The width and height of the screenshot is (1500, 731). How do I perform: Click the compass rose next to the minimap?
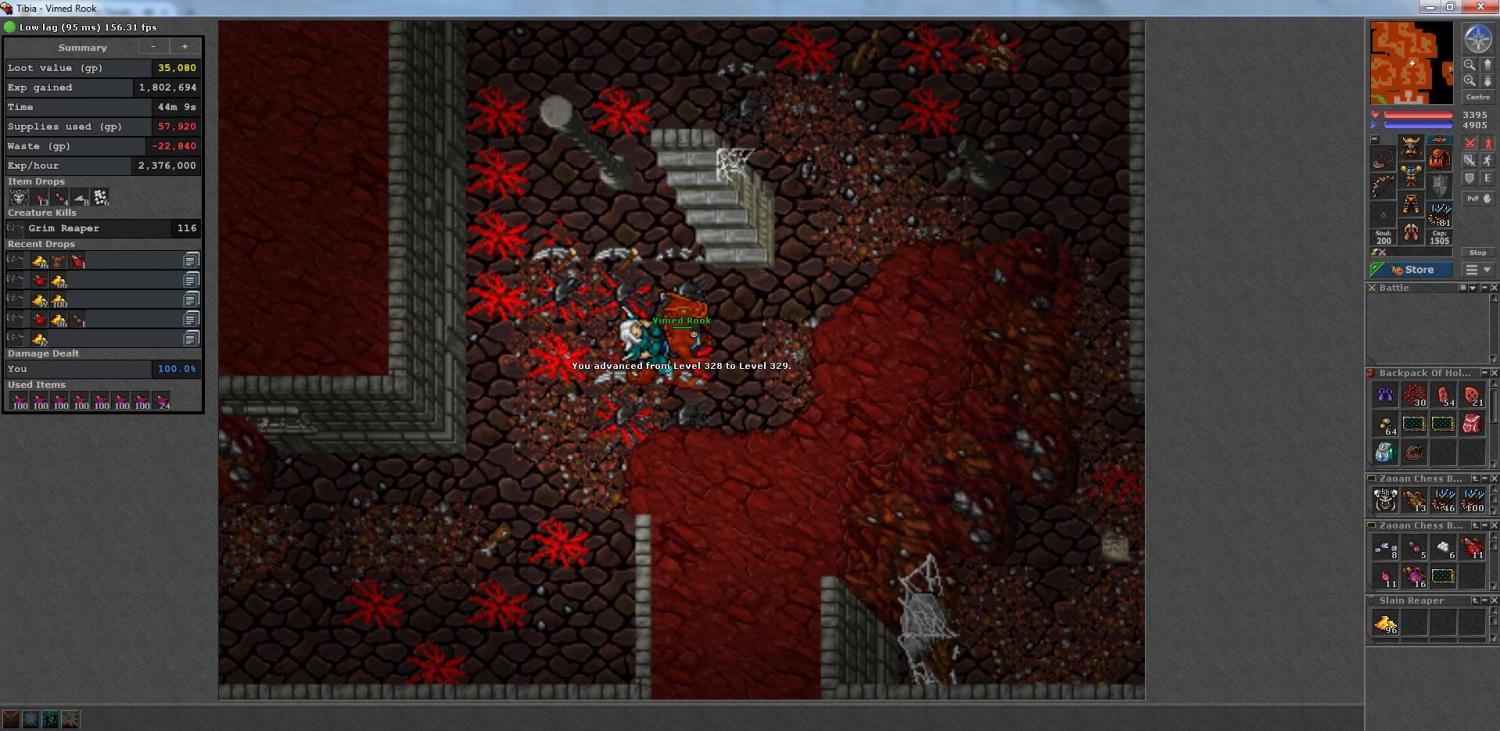(x=1477, y=39)
